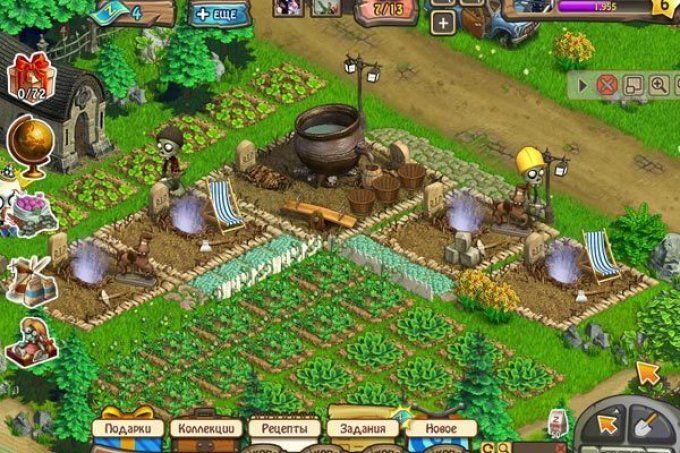Open the Коллекции collections menu
680x453 pixels.
(x=207, y=428)
